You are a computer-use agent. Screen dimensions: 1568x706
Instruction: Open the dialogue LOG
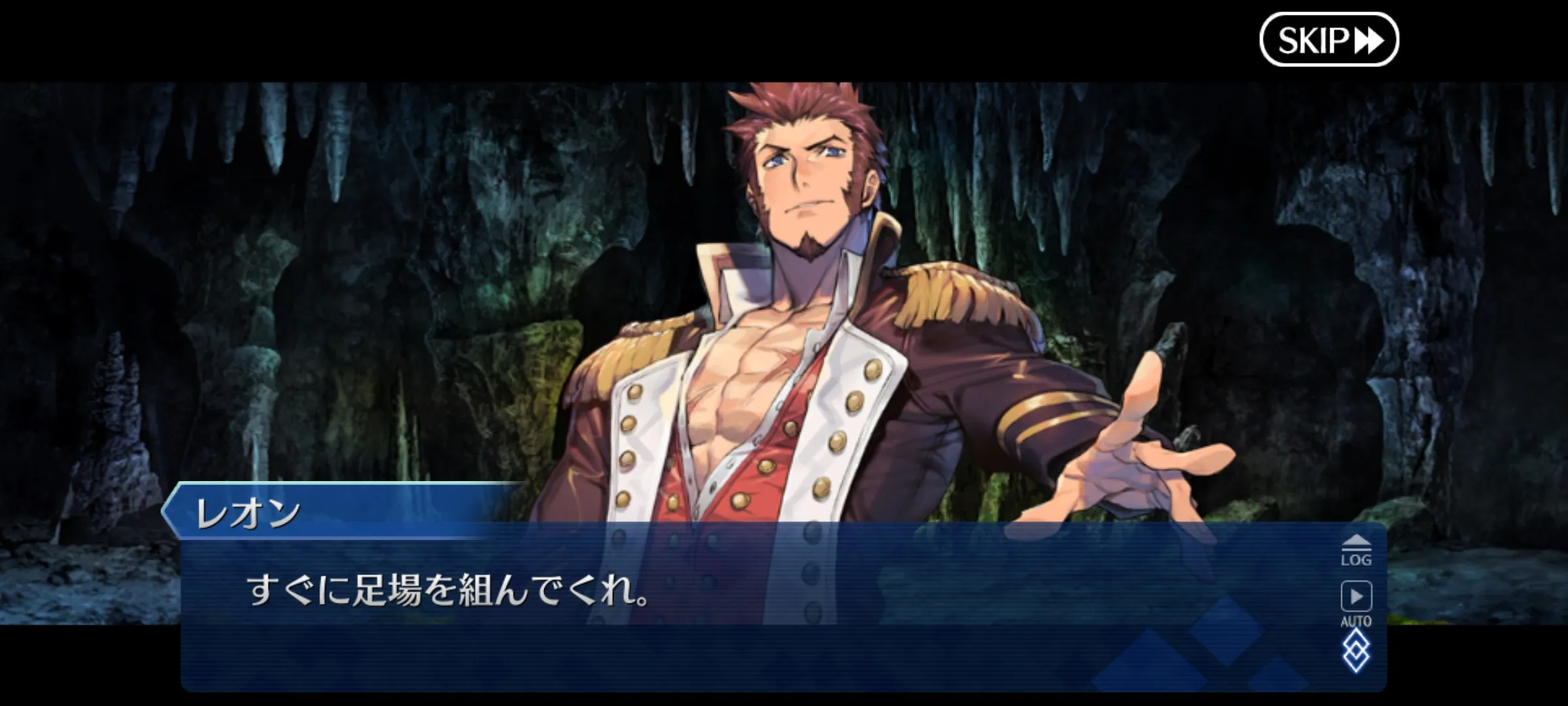1356,550
